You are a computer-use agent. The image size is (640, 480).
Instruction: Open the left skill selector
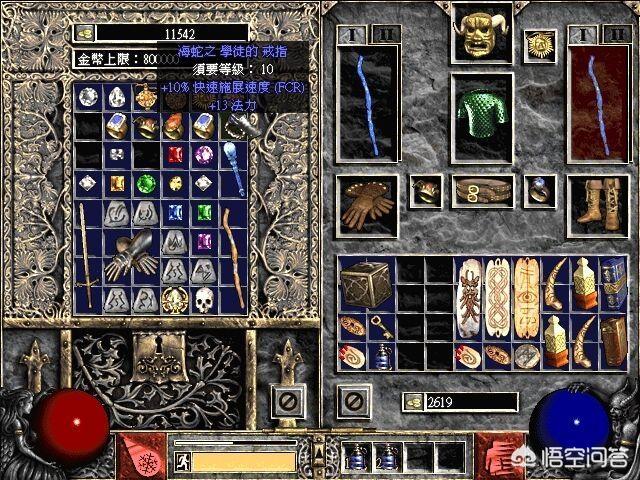138,456
